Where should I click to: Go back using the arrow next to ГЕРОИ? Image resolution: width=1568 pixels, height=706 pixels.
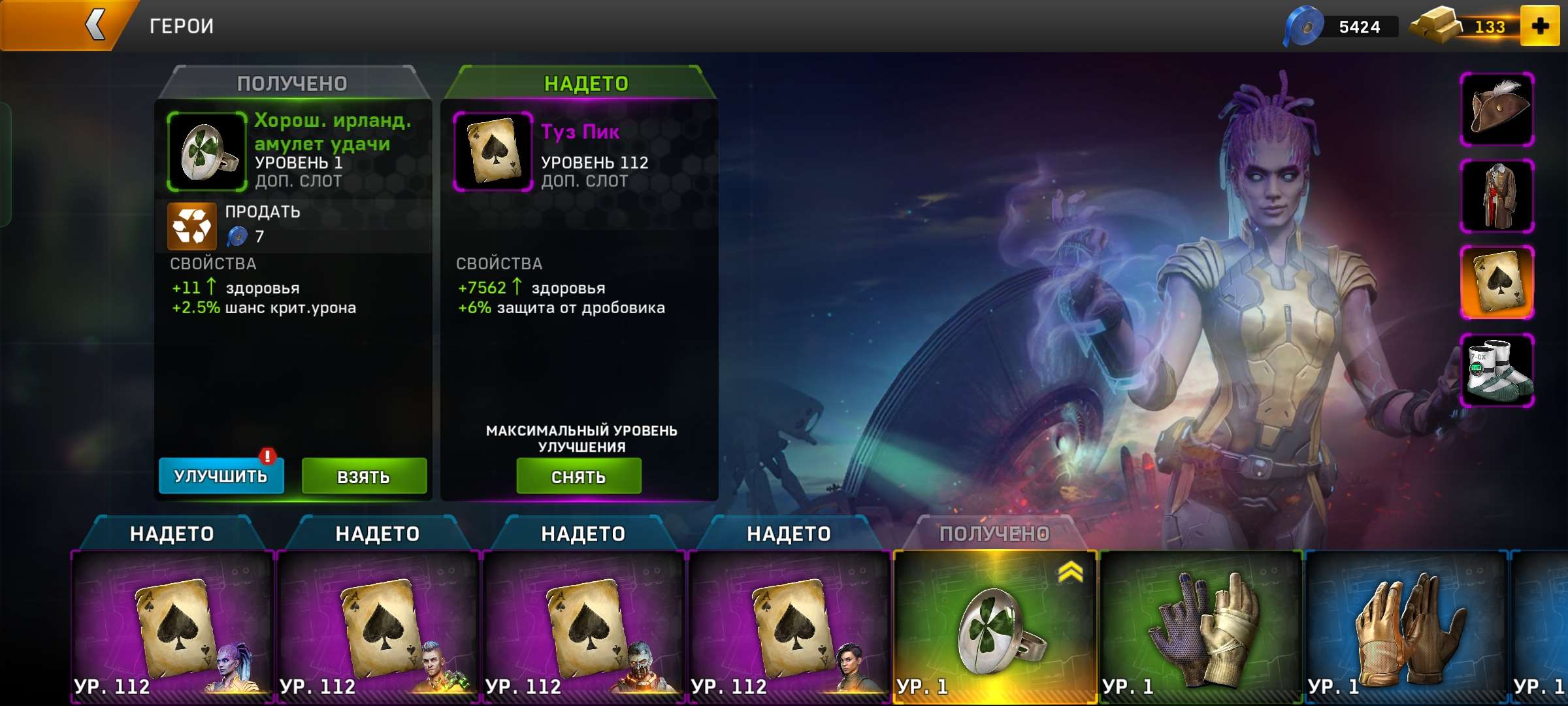point(95,26)
